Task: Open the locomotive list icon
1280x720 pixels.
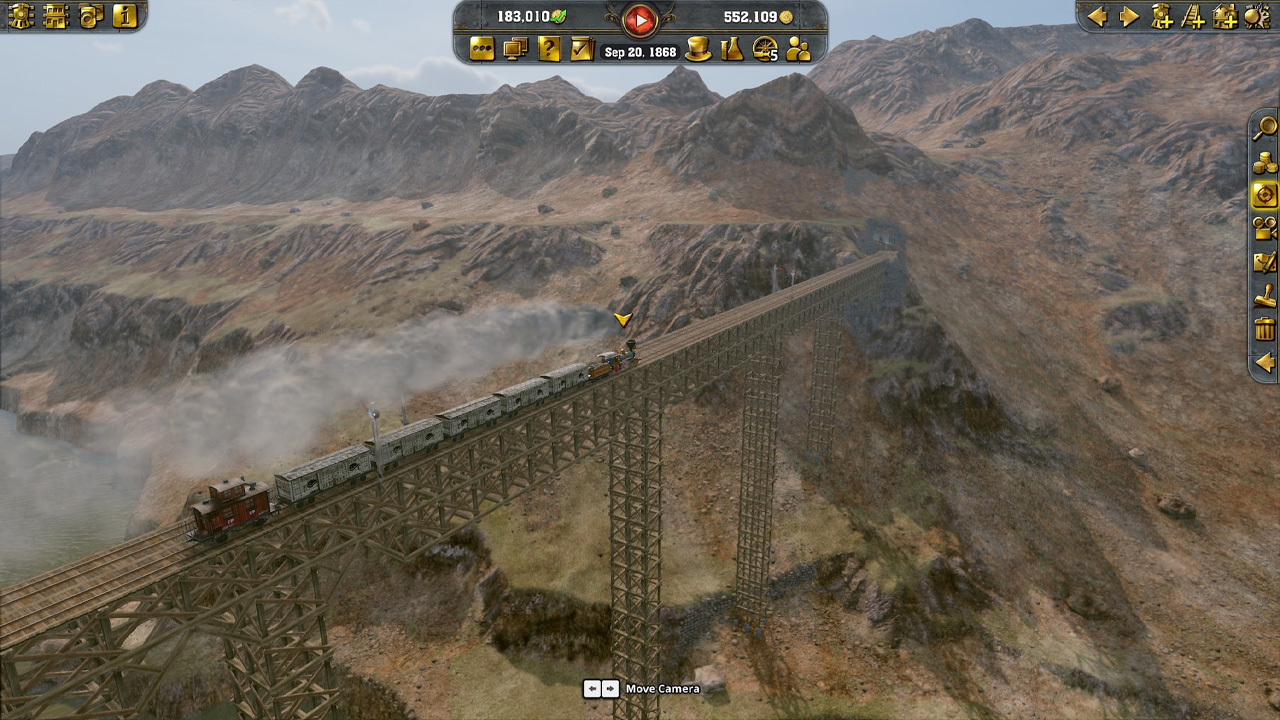Action: coord(21,15)
